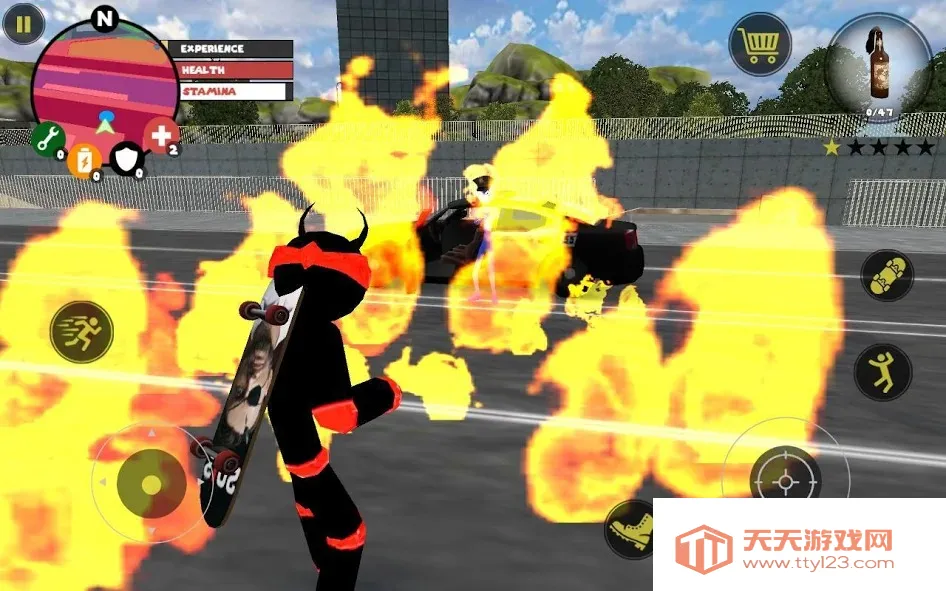The image size is (946, 591).
Task: Pause the game
Action: click(x=23, y=24)
